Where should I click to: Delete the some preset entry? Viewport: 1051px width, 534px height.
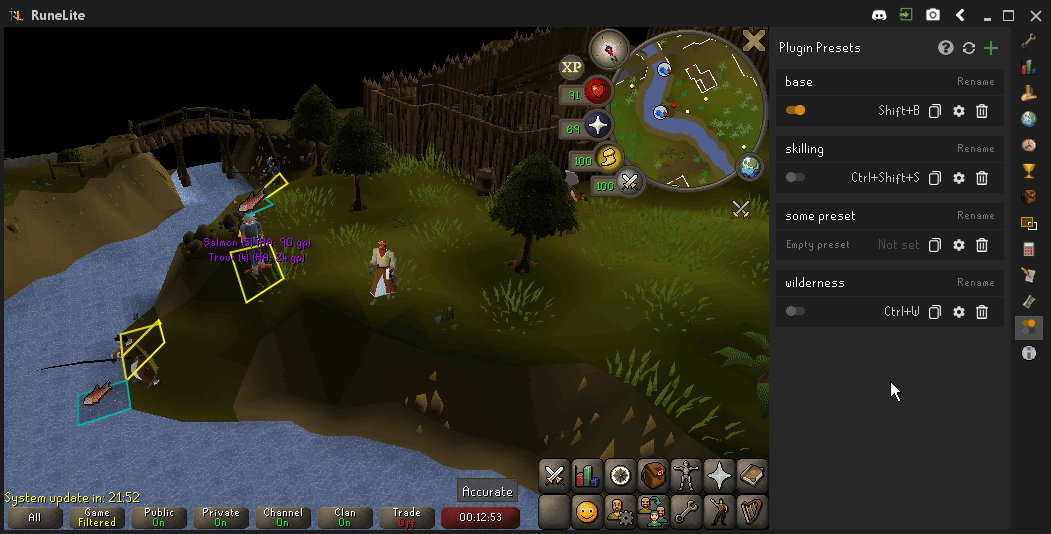click(x=982, y=245)
